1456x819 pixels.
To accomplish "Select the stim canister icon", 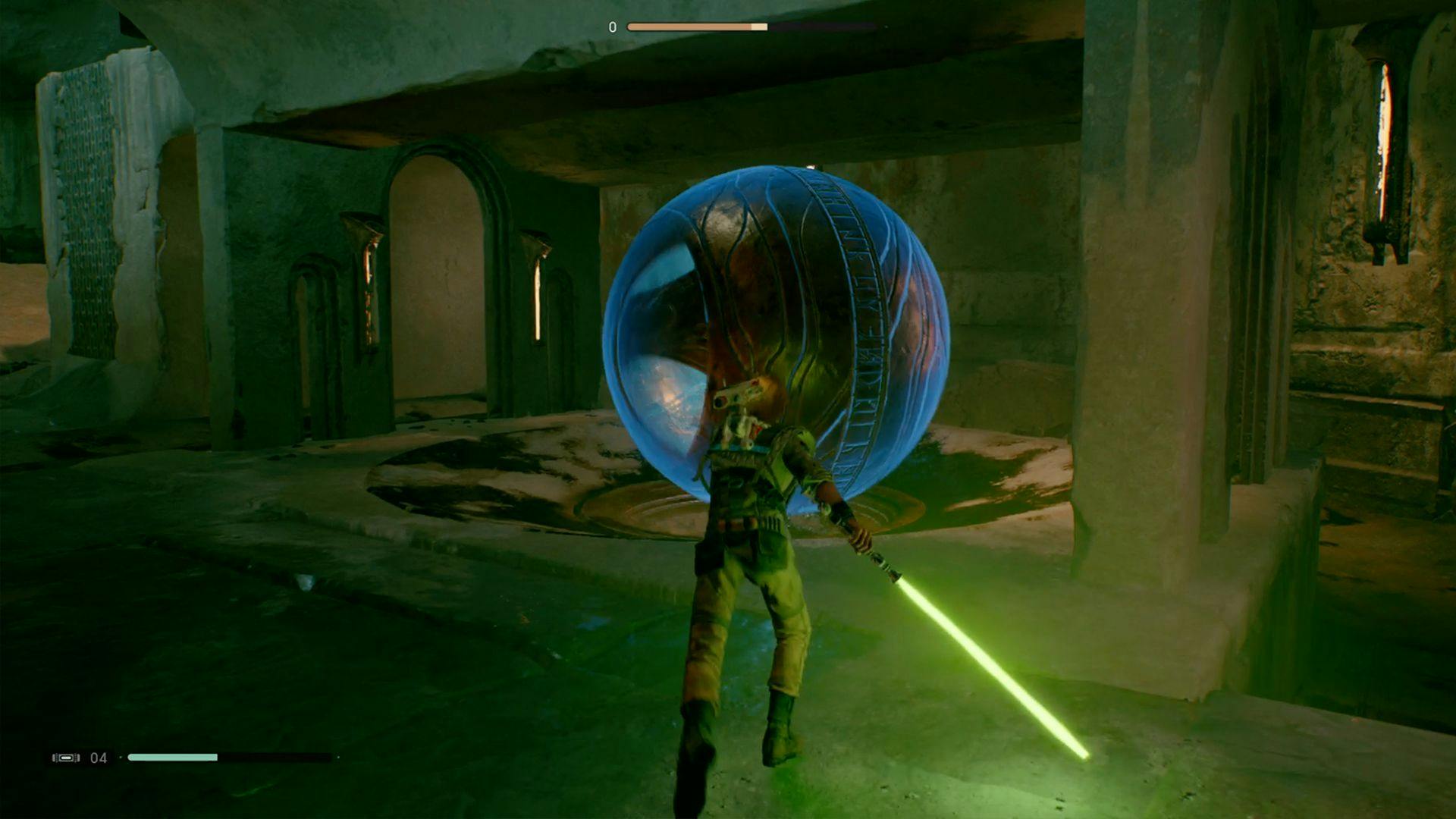I will coord(66,758).
